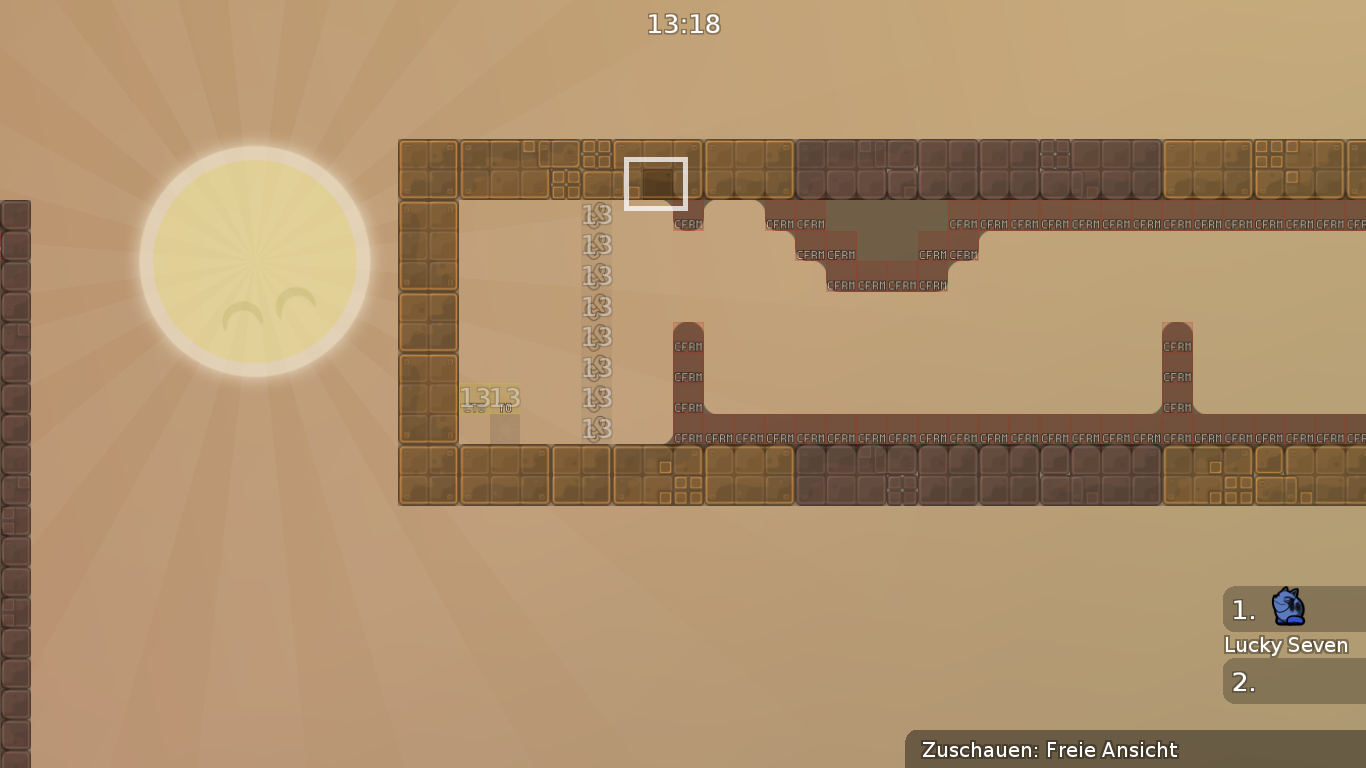Click the Zuschauen: Freie Ansicht status bar
The width and height of the screenshot is (1366, 768).
click(x=1050, y=750)
